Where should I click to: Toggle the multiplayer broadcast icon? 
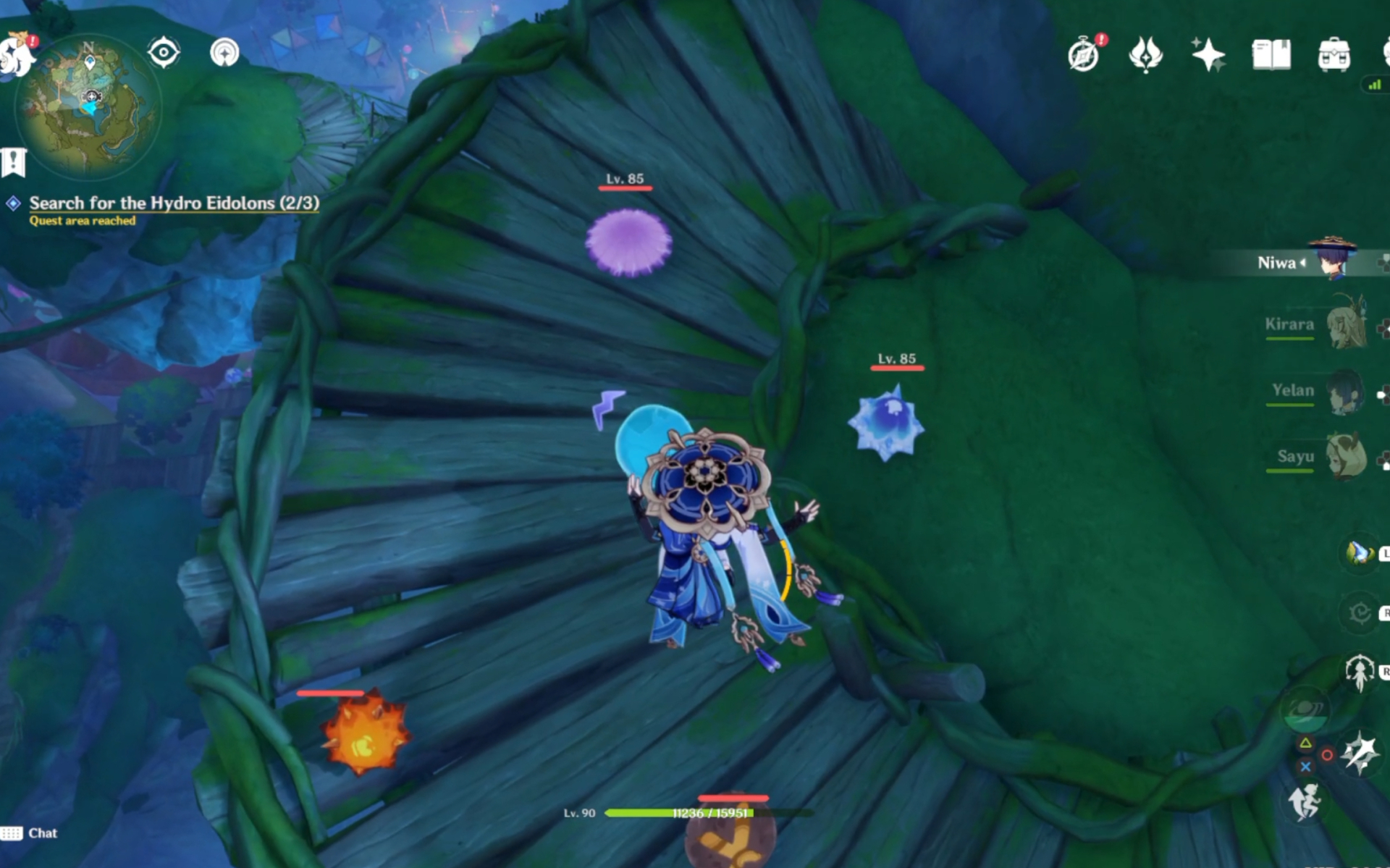(225, 51)
